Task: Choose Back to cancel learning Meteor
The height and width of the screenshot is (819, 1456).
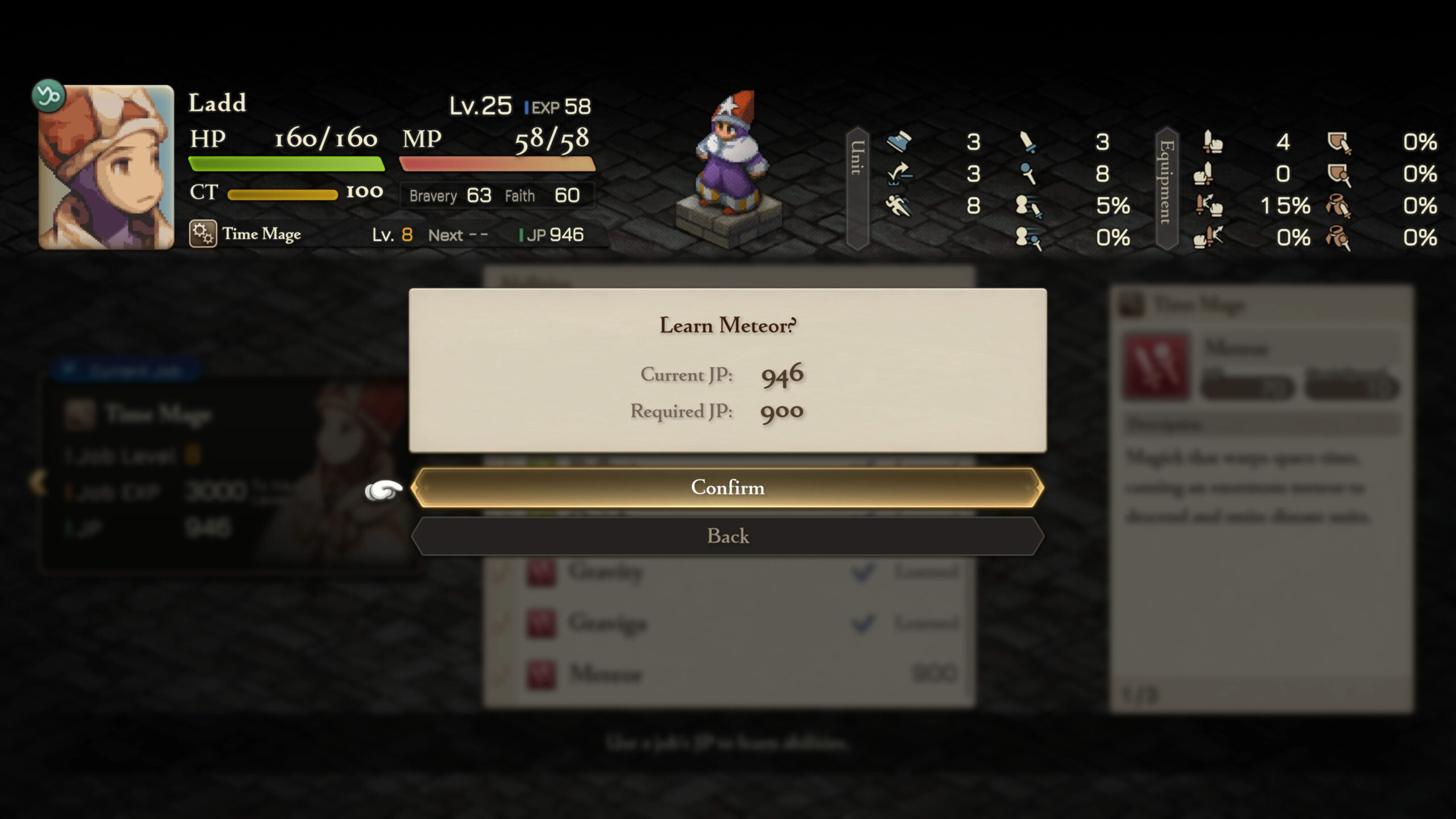Action: [727, 536]
